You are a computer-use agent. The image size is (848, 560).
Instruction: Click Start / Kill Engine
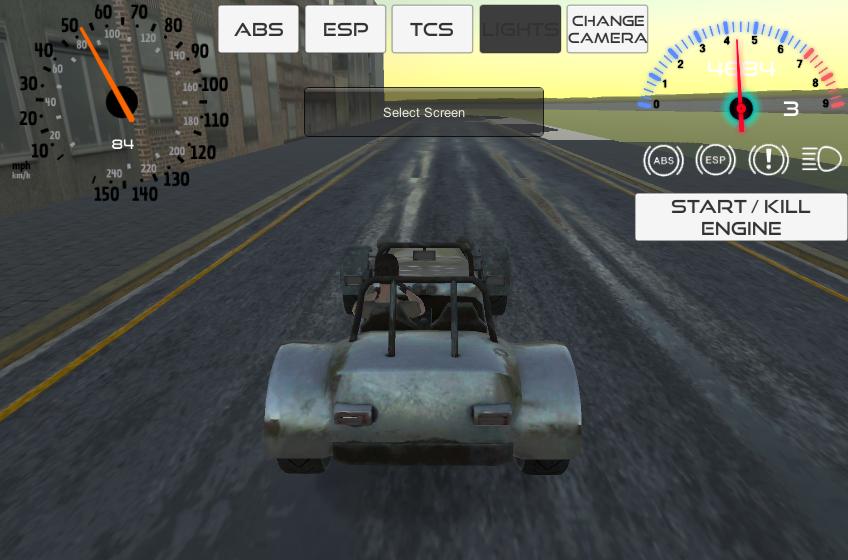click(741, 217)
